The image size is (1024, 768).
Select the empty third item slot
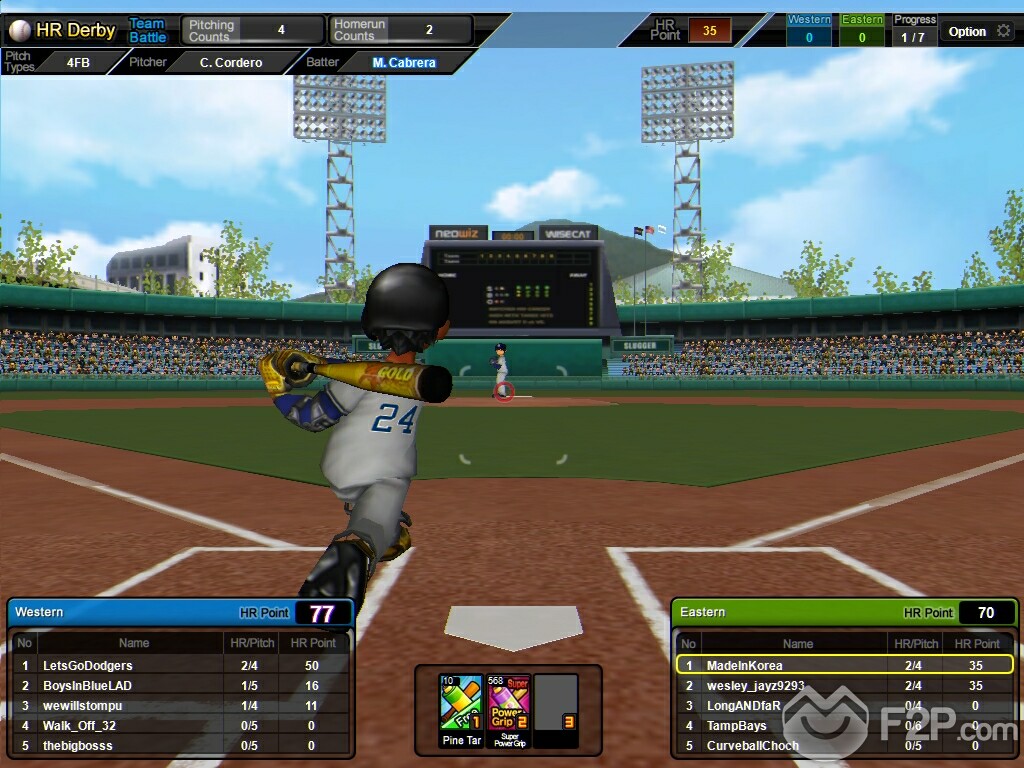[x=556, y=703]
